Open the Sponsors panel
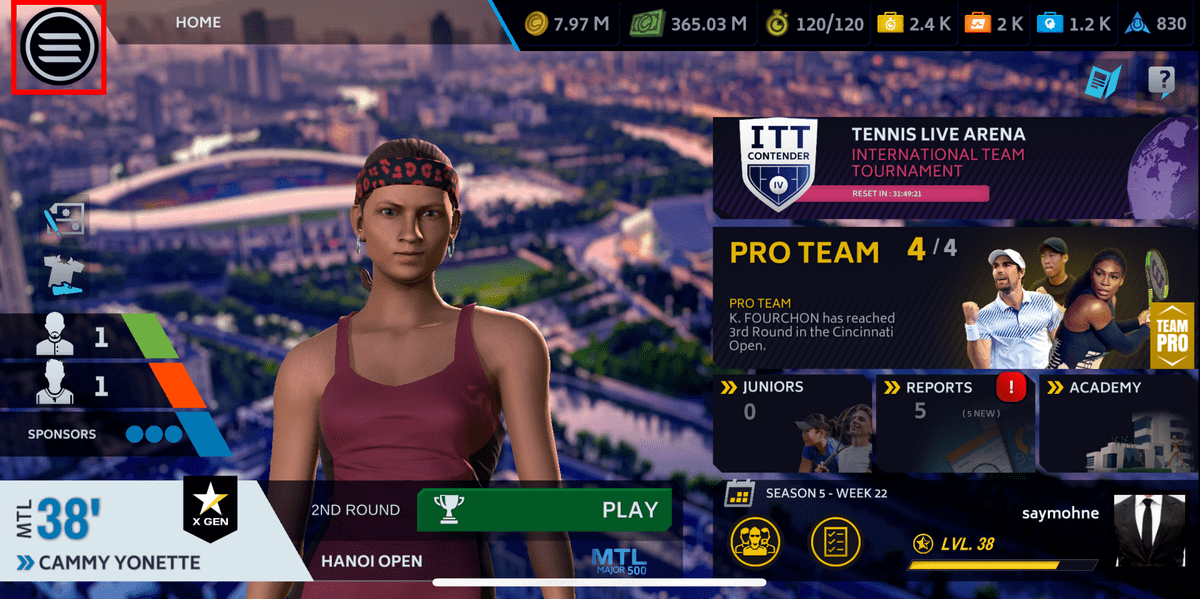Screen dimensions: 1200x599 [x=112, y=435]
